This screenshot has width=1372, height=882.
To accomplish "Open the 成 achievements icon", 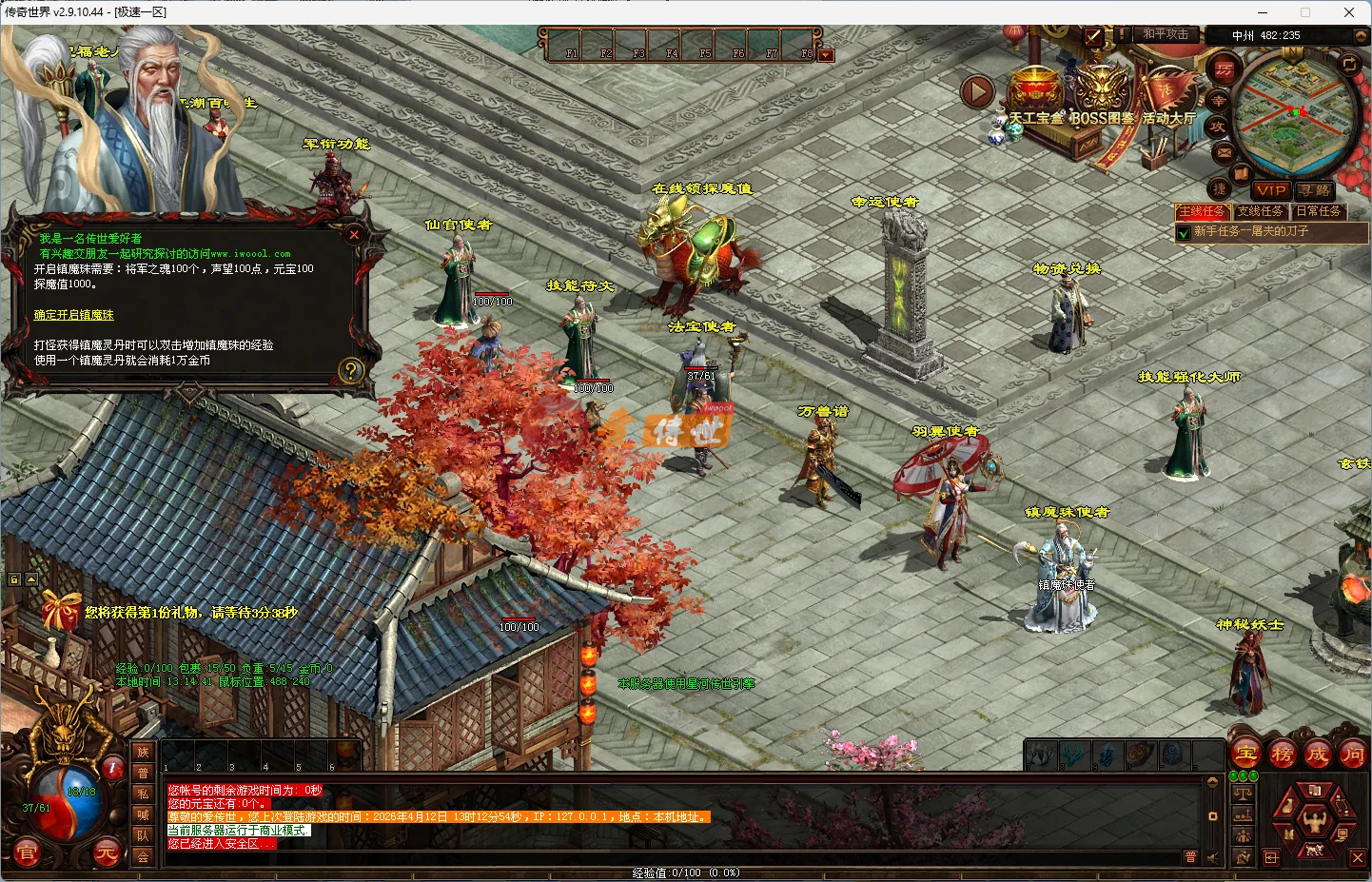I will (x=1318, y=754).
